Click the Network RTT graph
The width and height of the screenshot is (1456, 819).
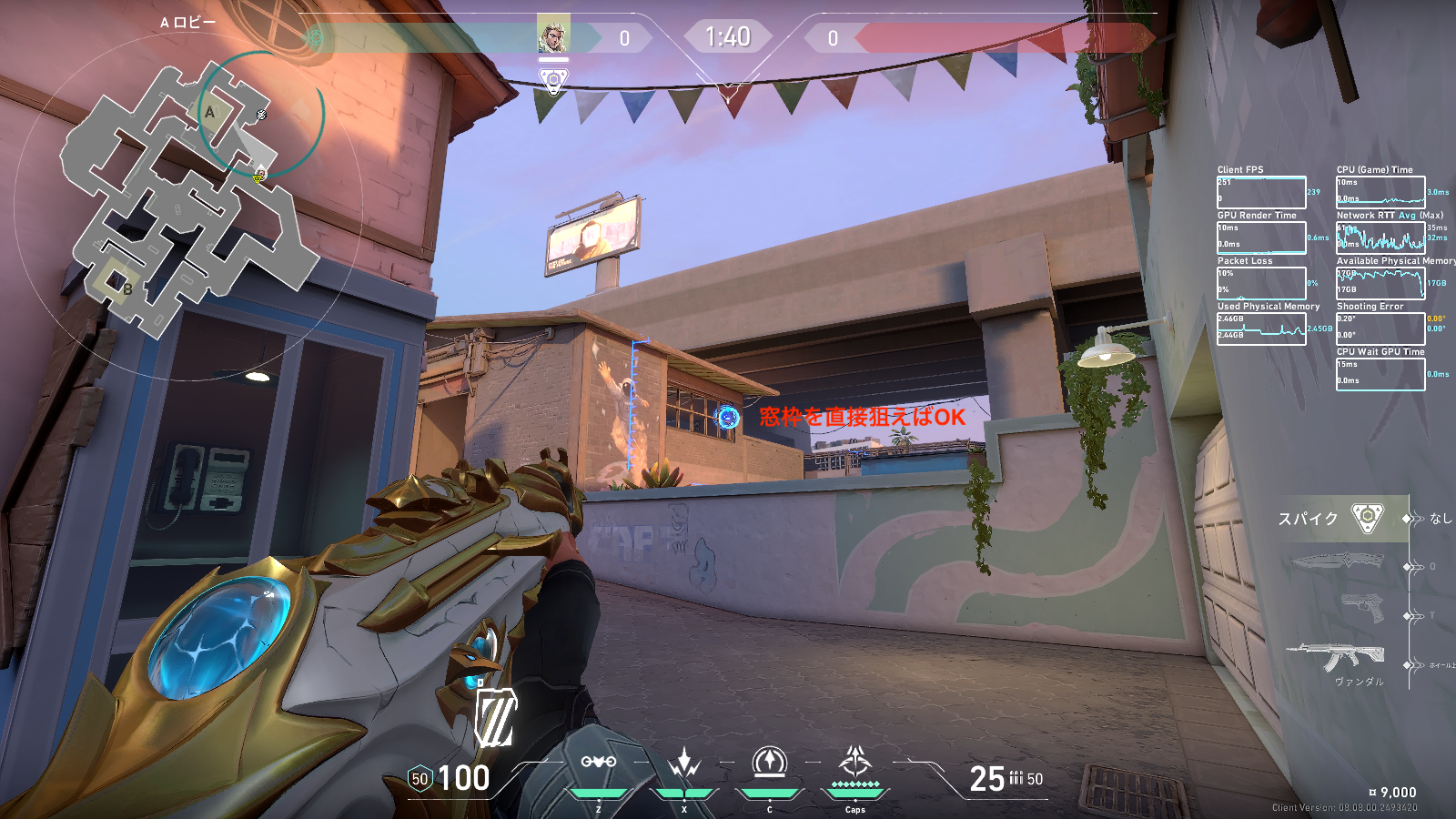1380,238
